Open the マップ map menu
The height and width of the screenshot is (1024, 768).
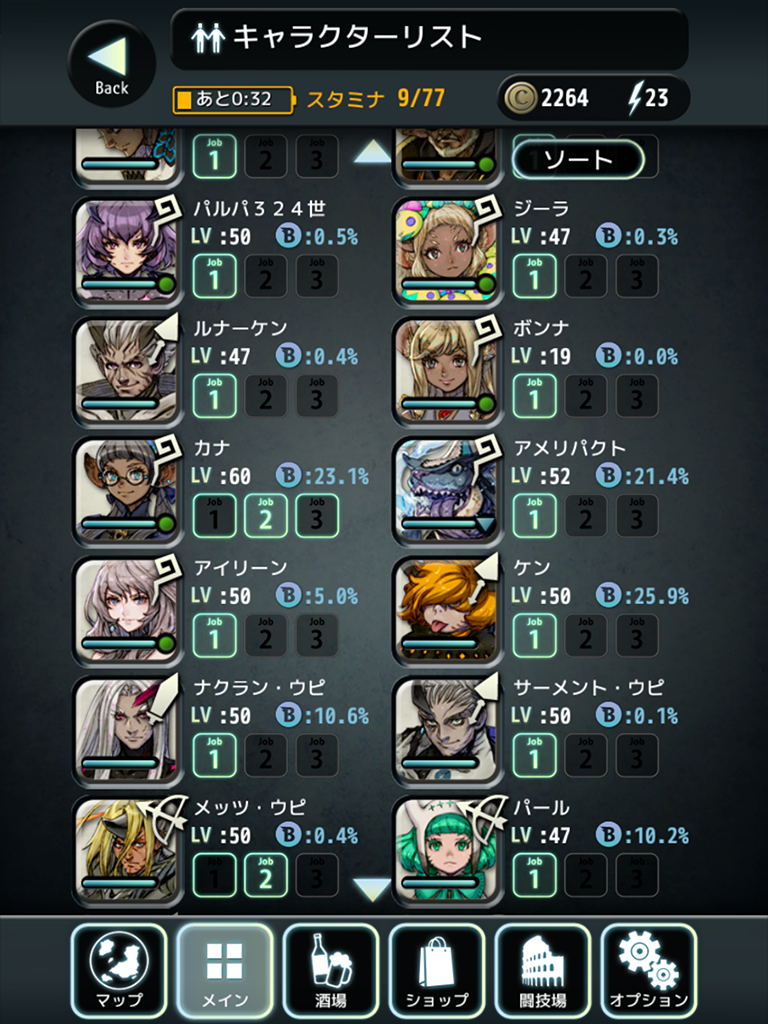120,971
